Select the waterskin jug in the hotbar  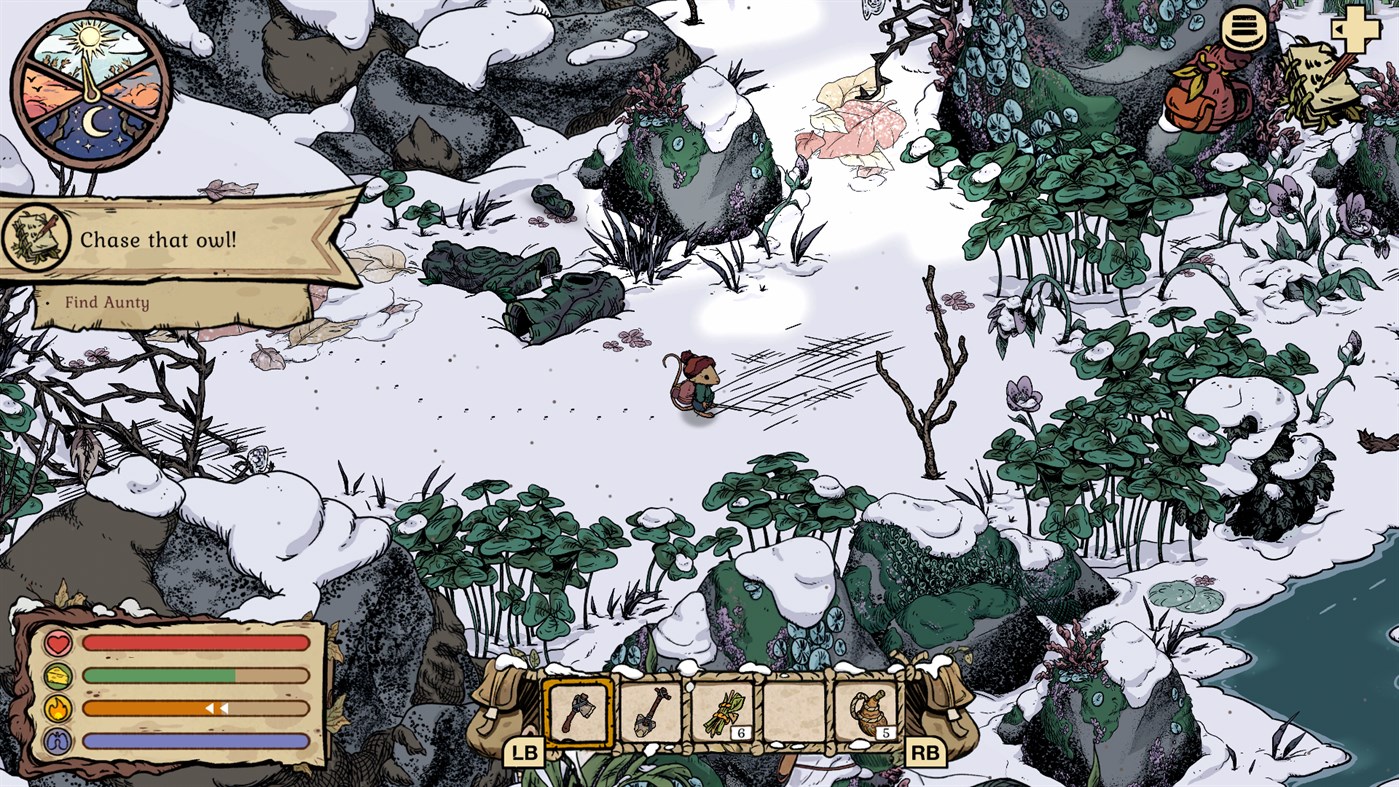click(870, 712)
